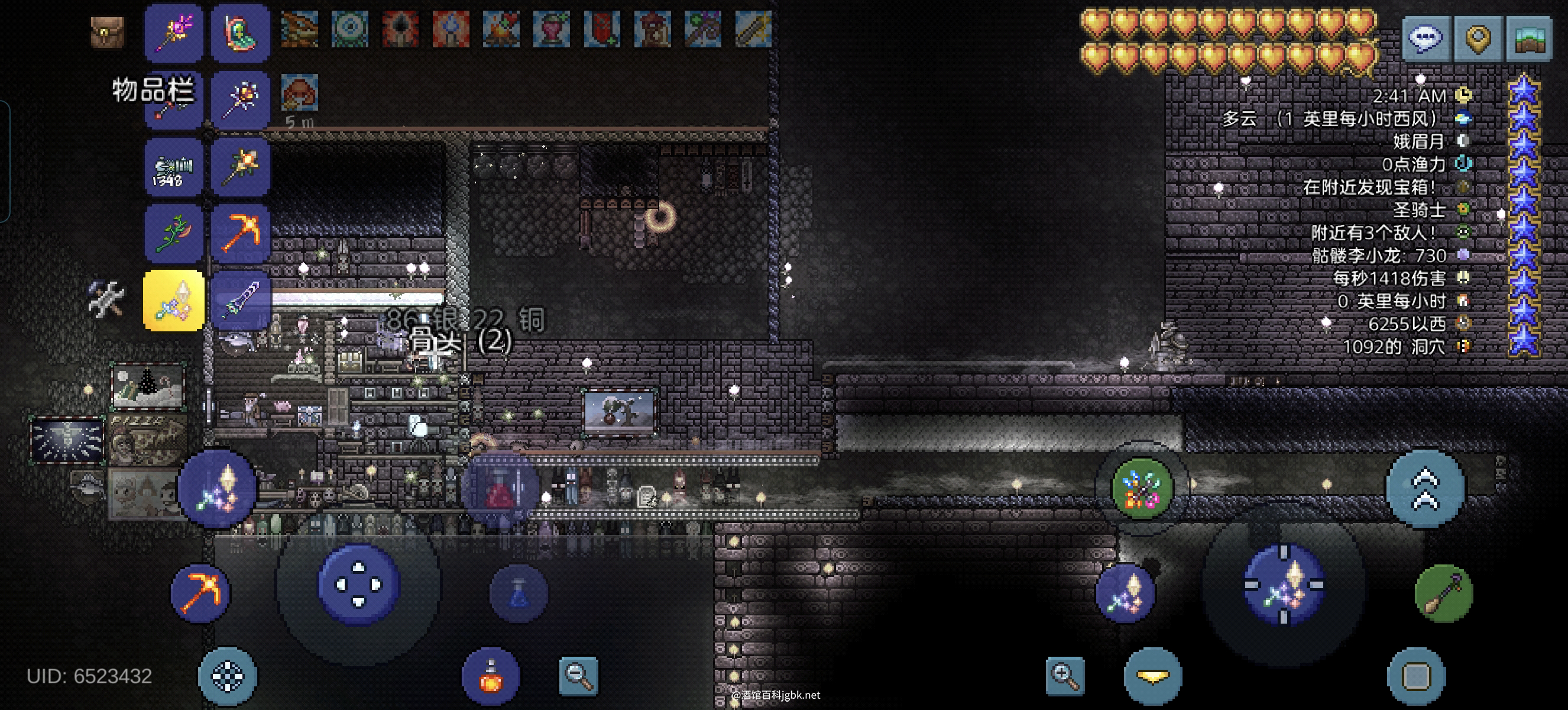Open the wrench and hammer settings icon
This screenshot has height=710, width=1568.
point(106,298)
